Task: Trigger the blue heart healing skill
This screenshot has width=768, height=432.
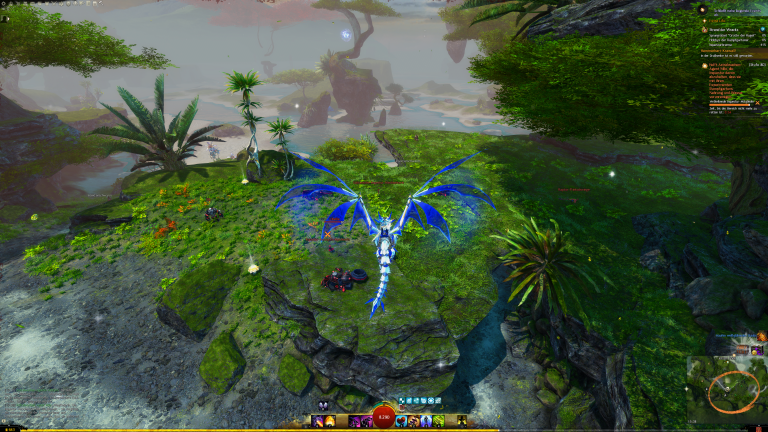Action: (402, 421)
